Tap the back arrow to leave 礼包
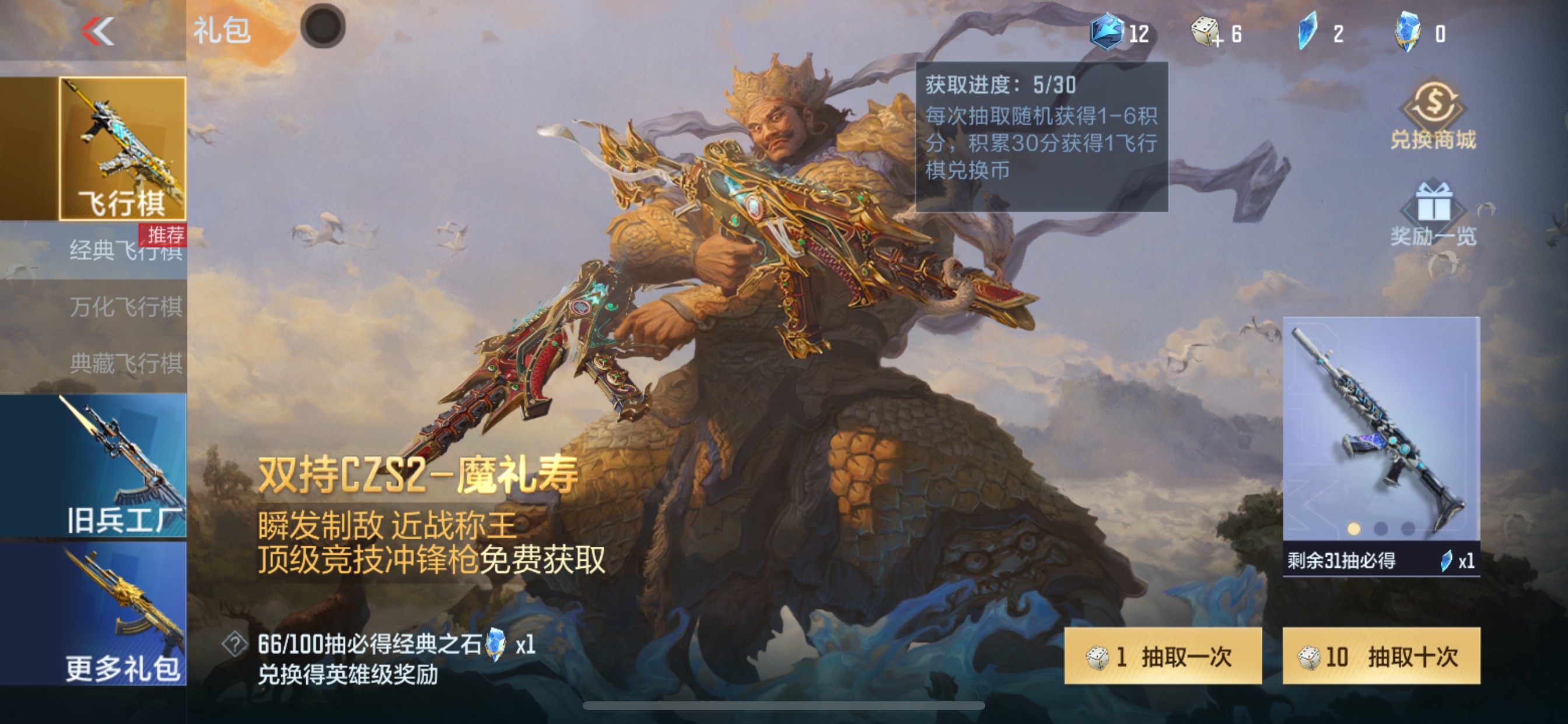The height and width of the screenshot is (724, 1568). click(x=97, y=31)
